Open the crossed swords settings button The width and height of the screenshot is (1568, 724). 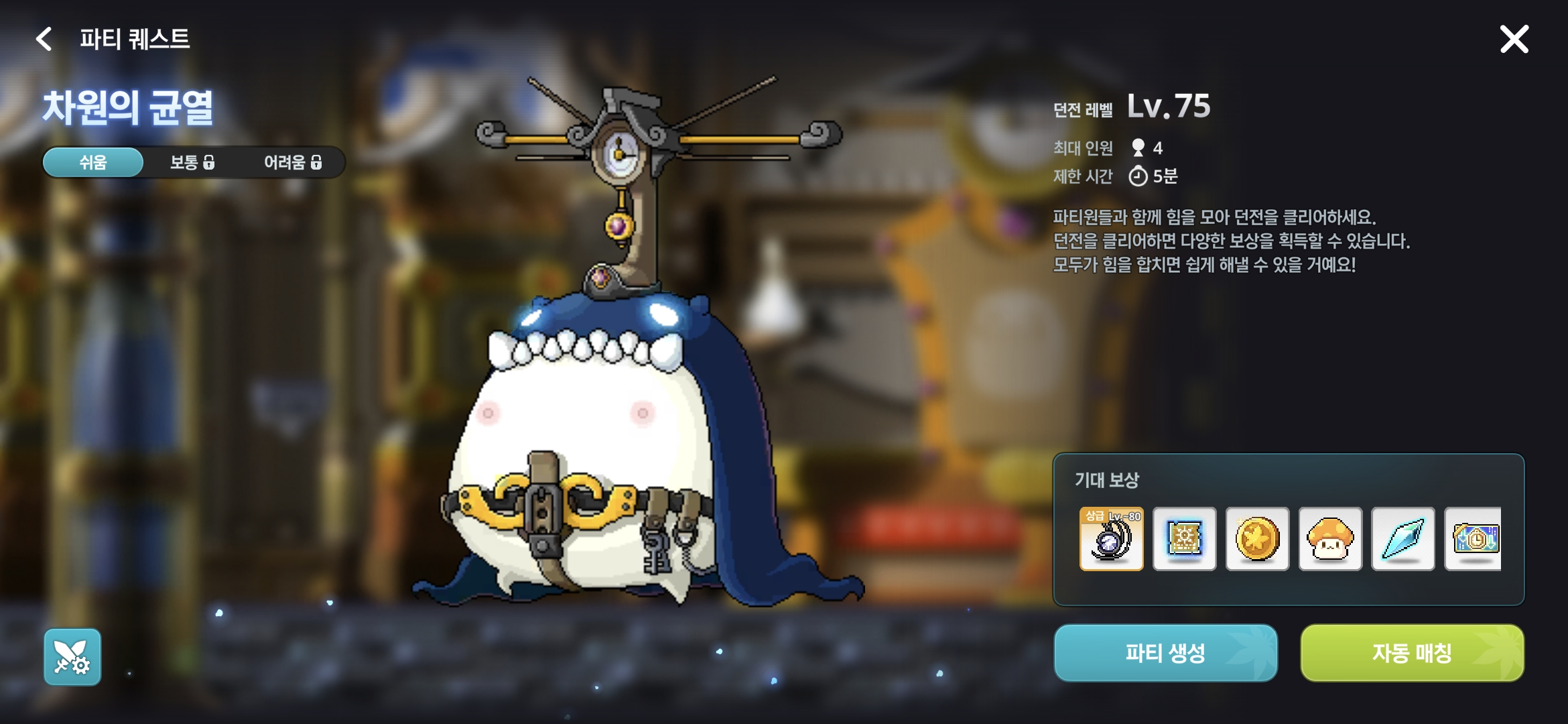click(72, 657)
